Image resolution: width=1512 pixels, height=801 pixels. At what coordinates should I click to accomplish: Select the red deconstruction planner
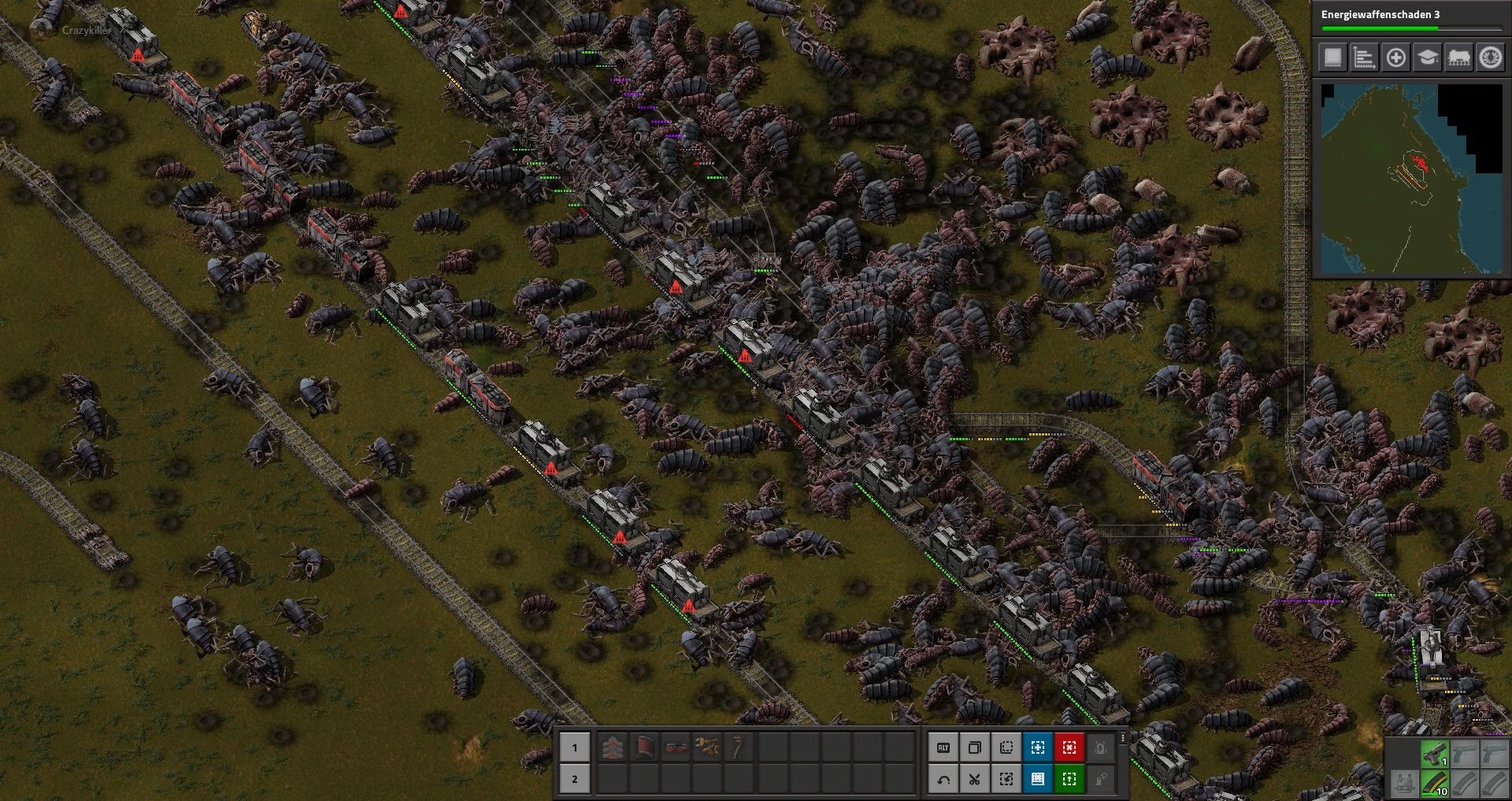tap(1068, 747)
